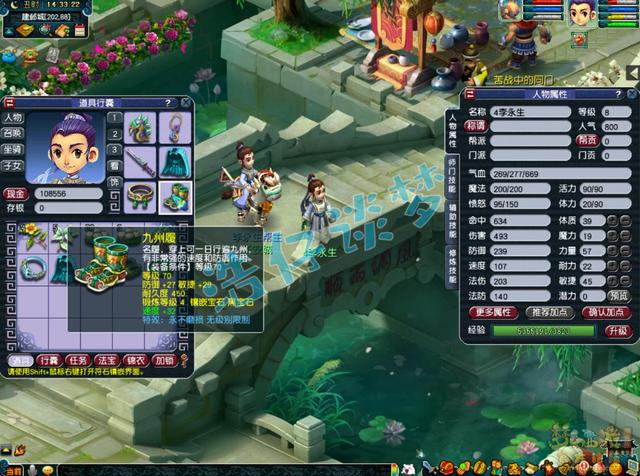Click the 称谓 title button
The width and height of the screenshot is (640, 476).
pos(476,127)
